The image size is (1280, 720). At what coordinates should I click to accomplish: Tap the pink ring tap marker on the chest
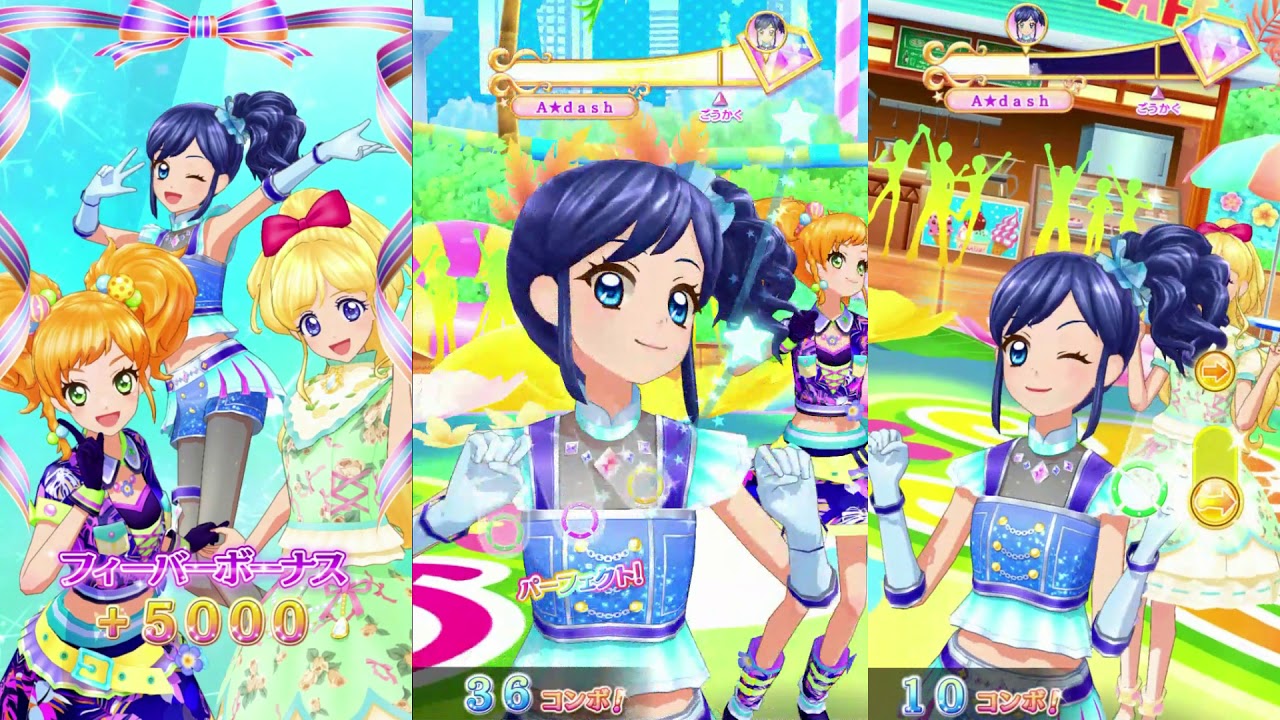(x=578, y=521)
